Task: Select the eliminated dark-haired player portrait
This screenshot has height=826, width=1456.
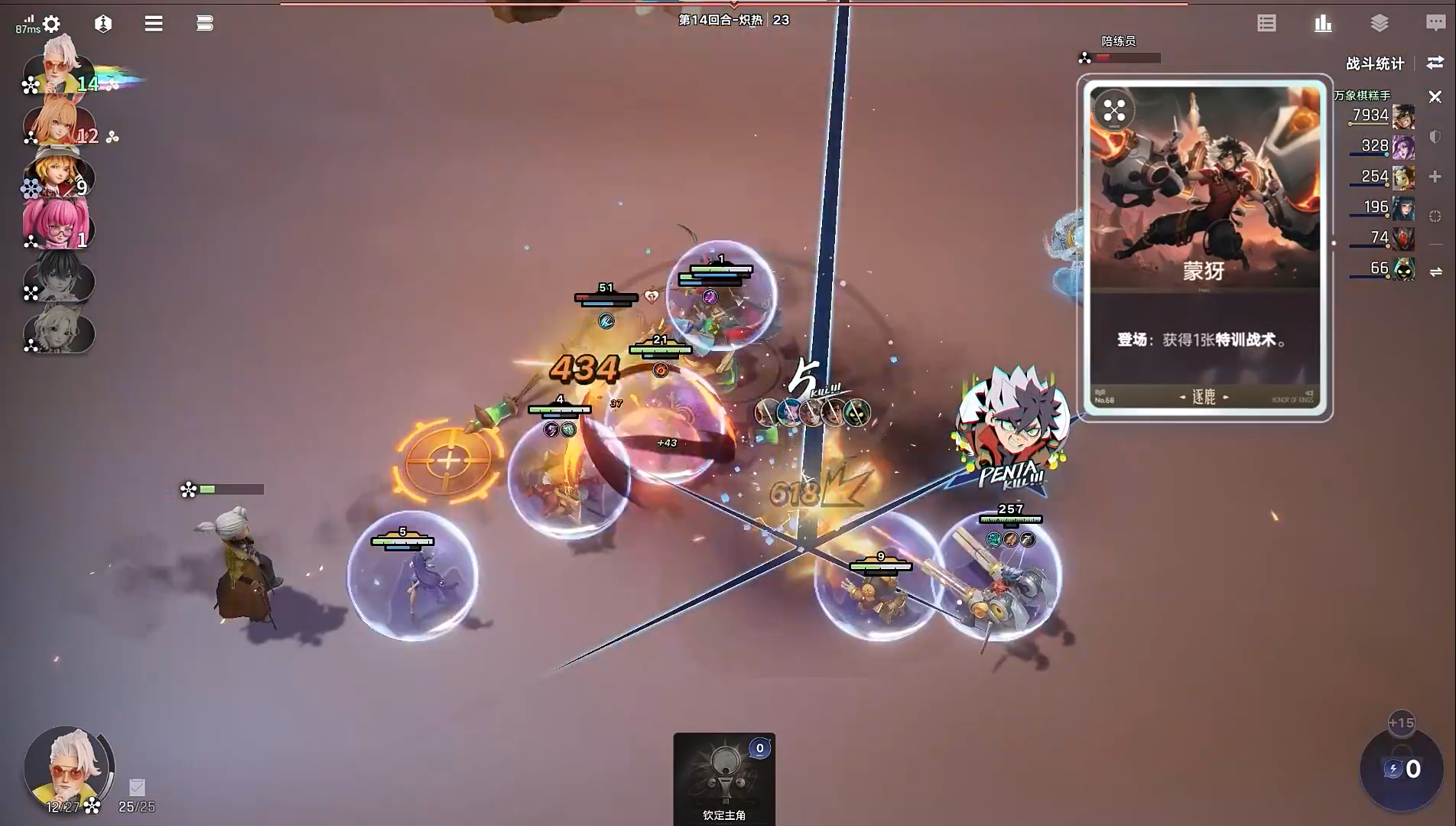Action: [x=58, y=280]
